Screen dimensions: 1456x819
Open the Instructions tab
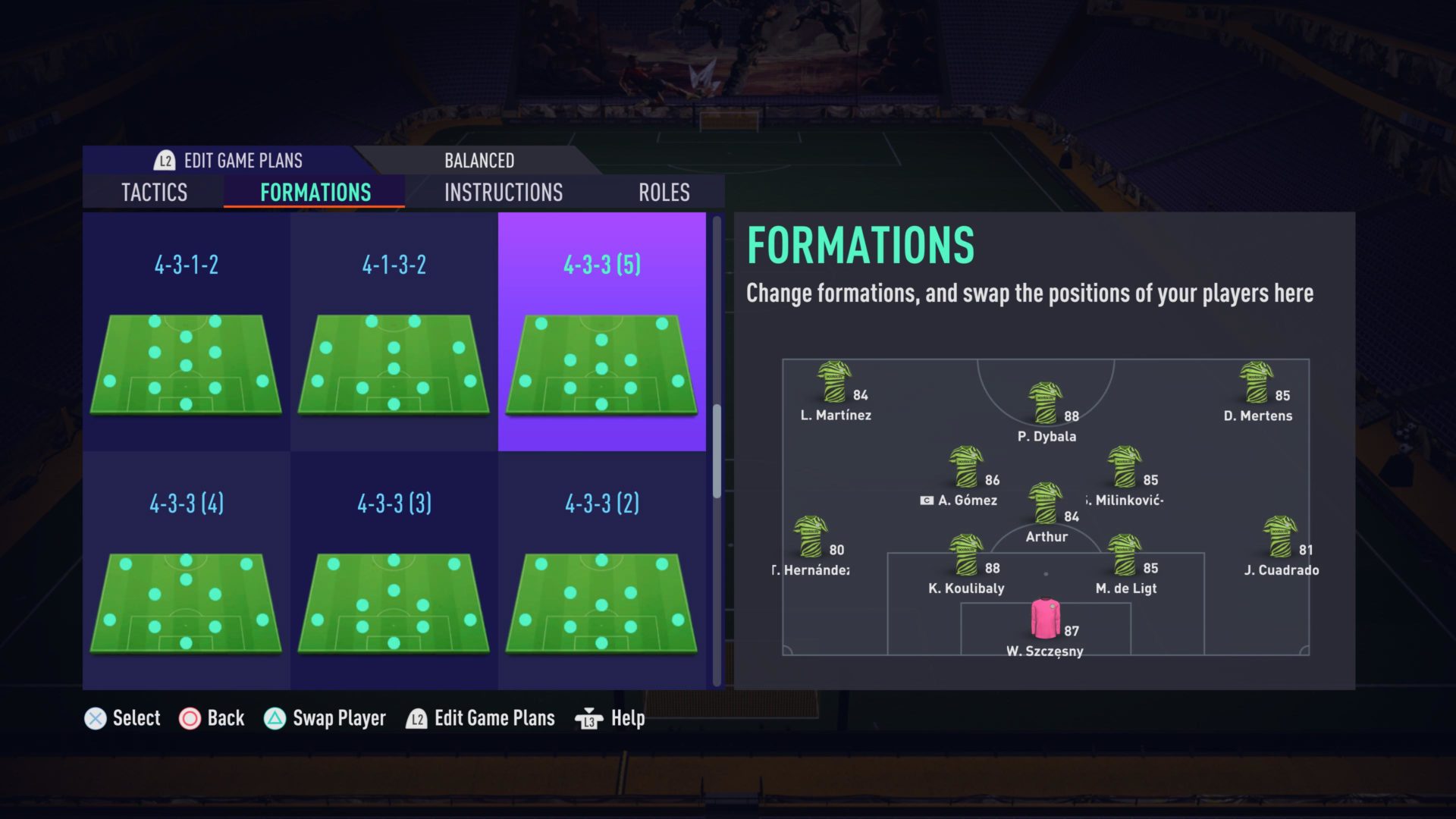tap(504, 192)
